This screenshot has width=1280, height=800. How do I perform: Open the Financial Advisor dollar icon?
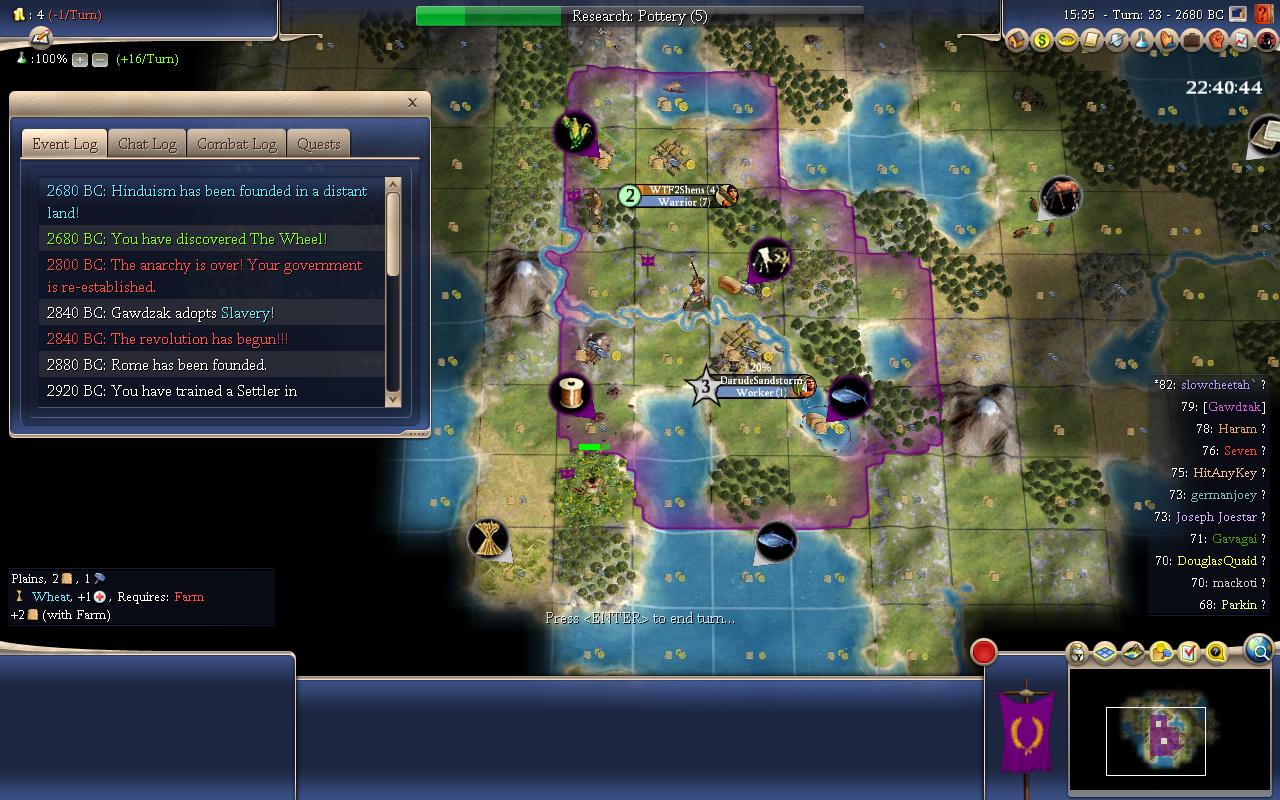click(1042, 41)
